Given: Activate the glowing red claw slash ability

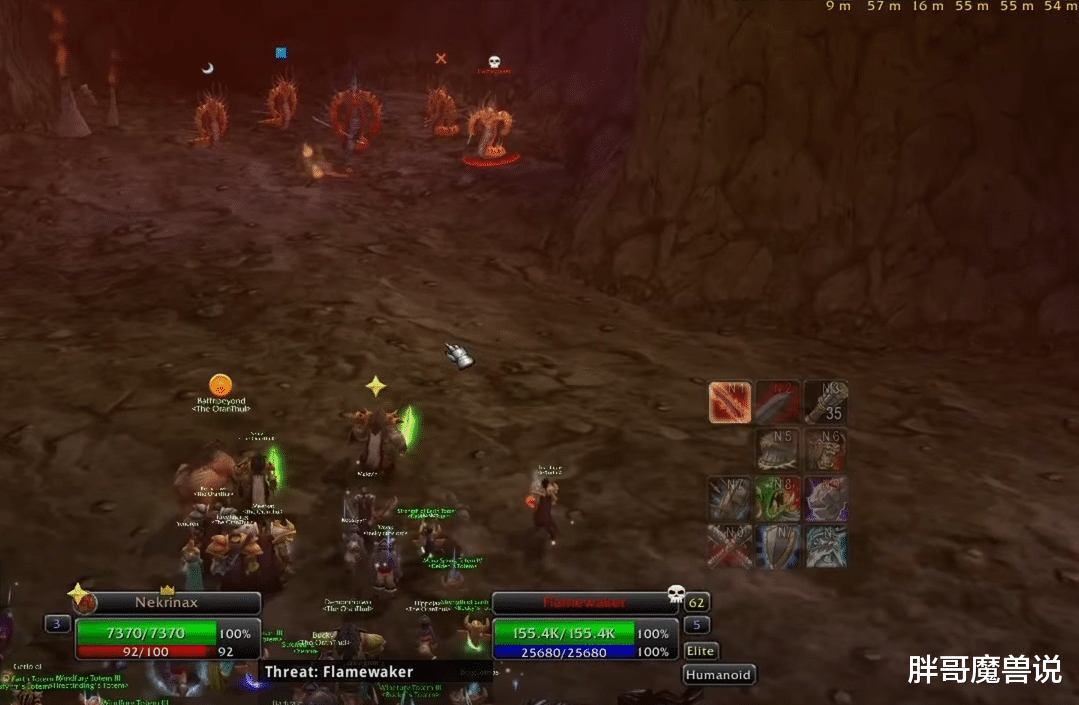Looking at the screenshot, I should point(730,402).
